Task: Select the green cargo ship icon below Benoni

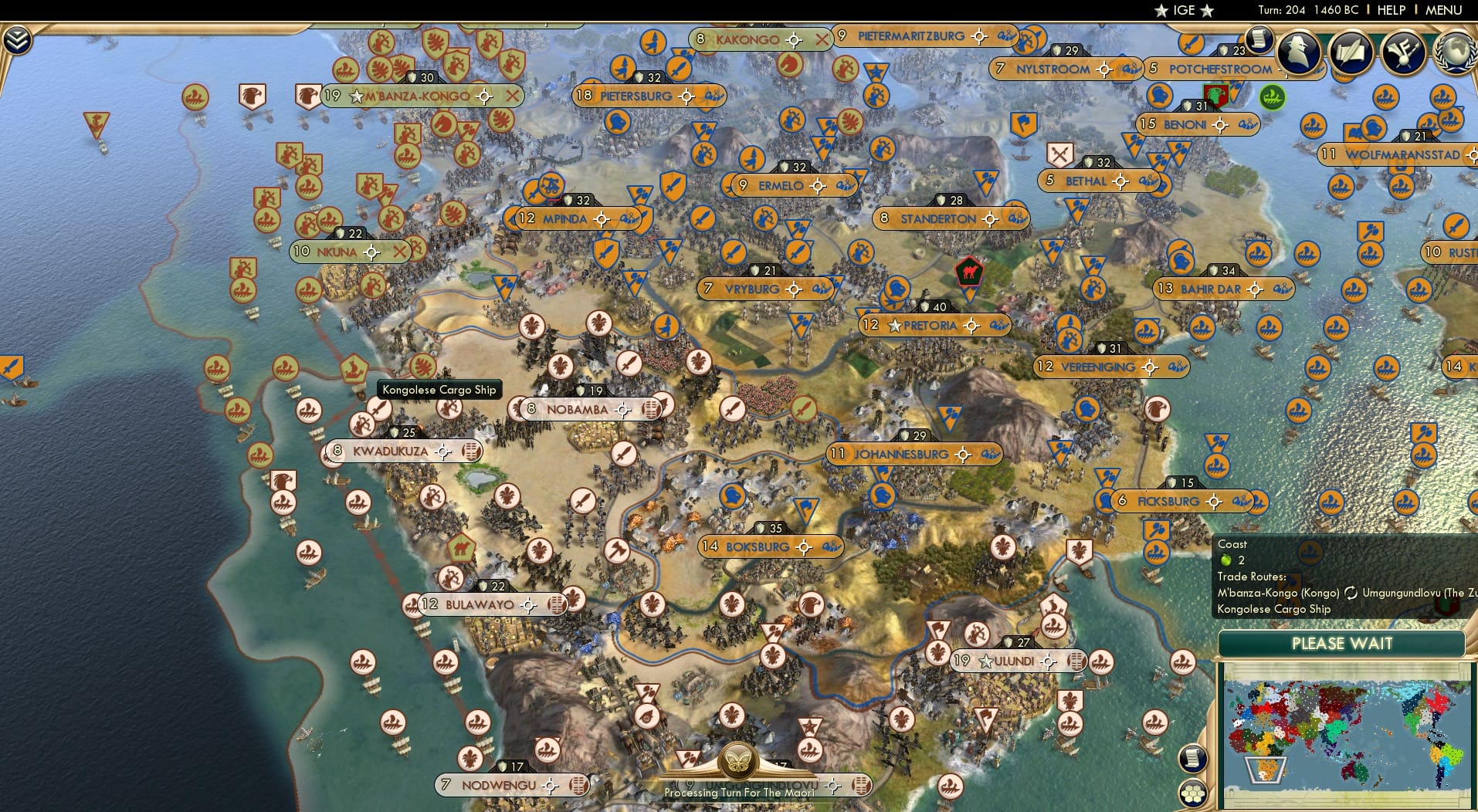Action: [1272, 97]
